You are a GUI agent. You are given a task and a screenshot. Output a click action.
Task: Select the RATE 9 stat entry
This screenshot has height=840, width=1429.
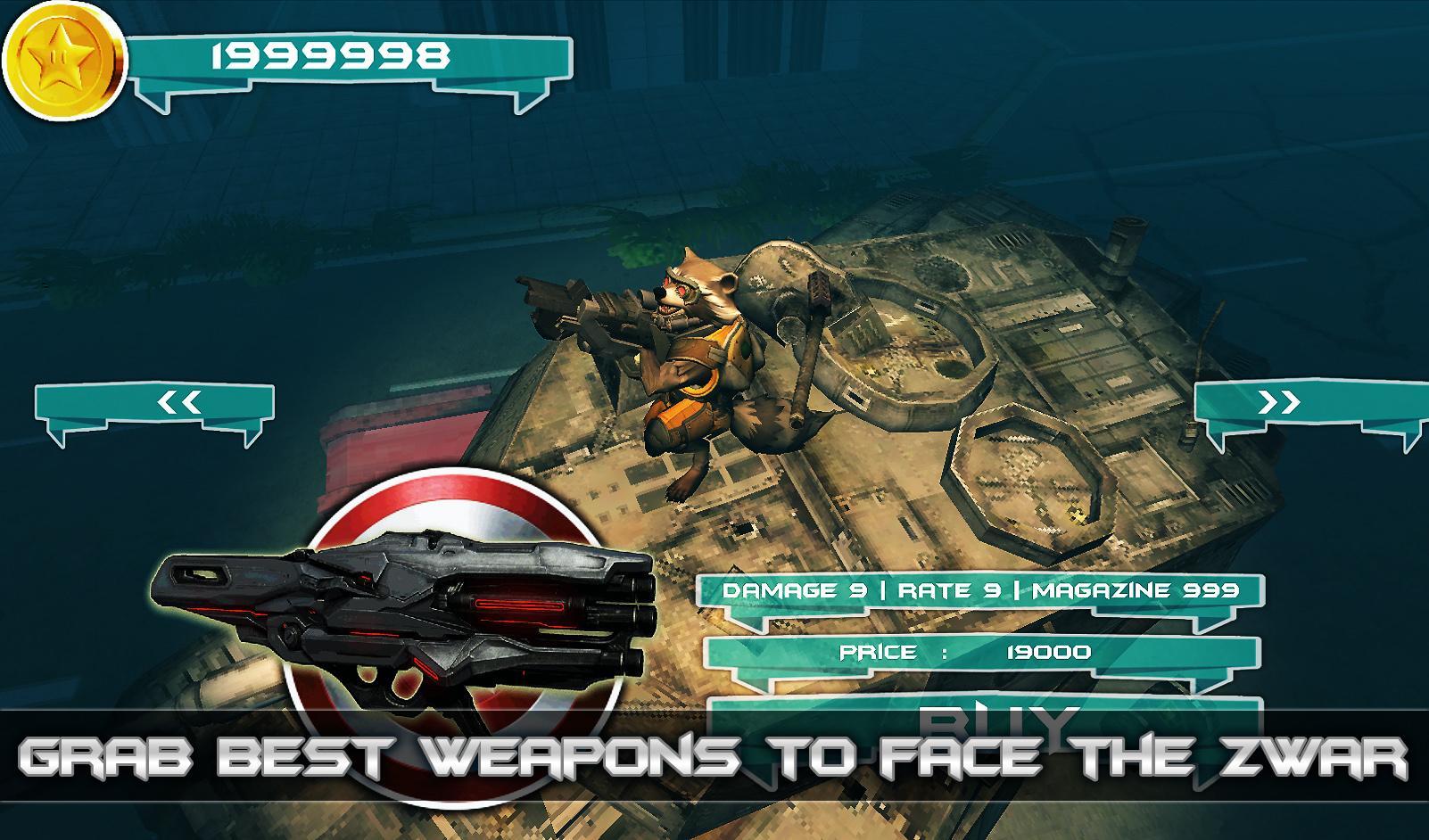point(954,589)
